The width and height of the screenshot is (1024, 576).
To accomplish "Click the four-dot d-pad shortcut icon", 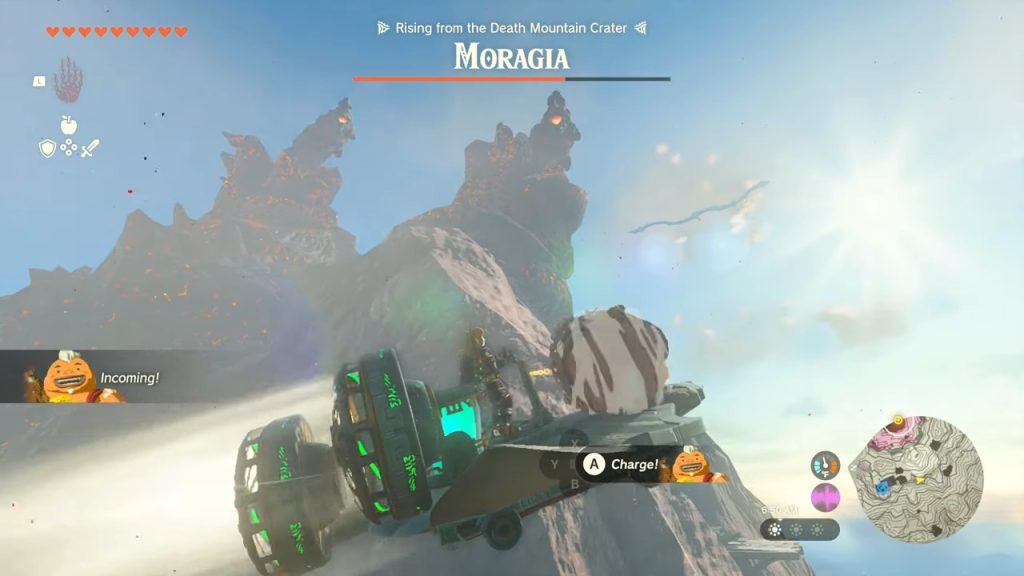I will click(69, 148).
